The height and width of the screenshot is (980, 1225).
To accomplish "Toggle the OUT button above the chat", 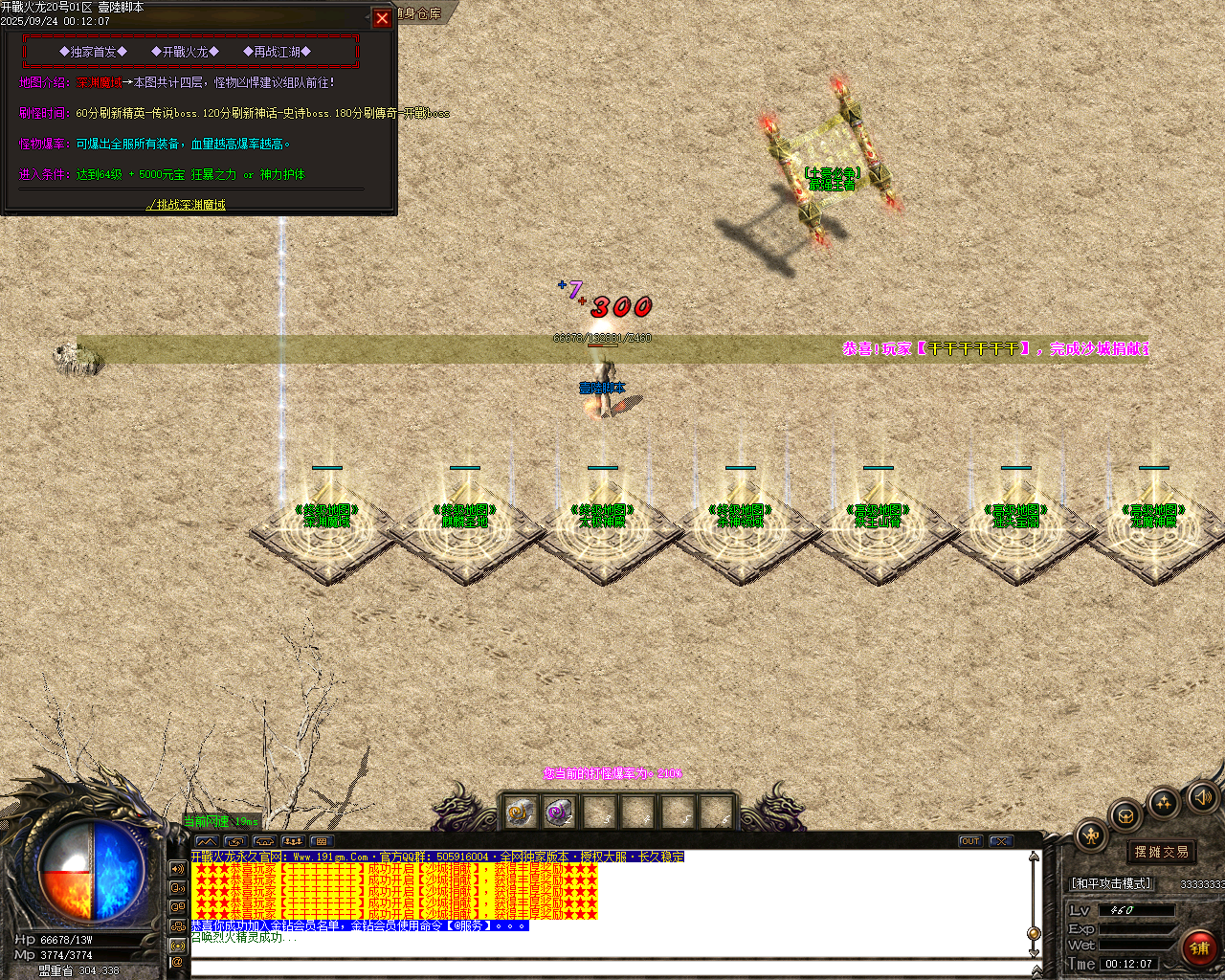I will pos(970,841).
